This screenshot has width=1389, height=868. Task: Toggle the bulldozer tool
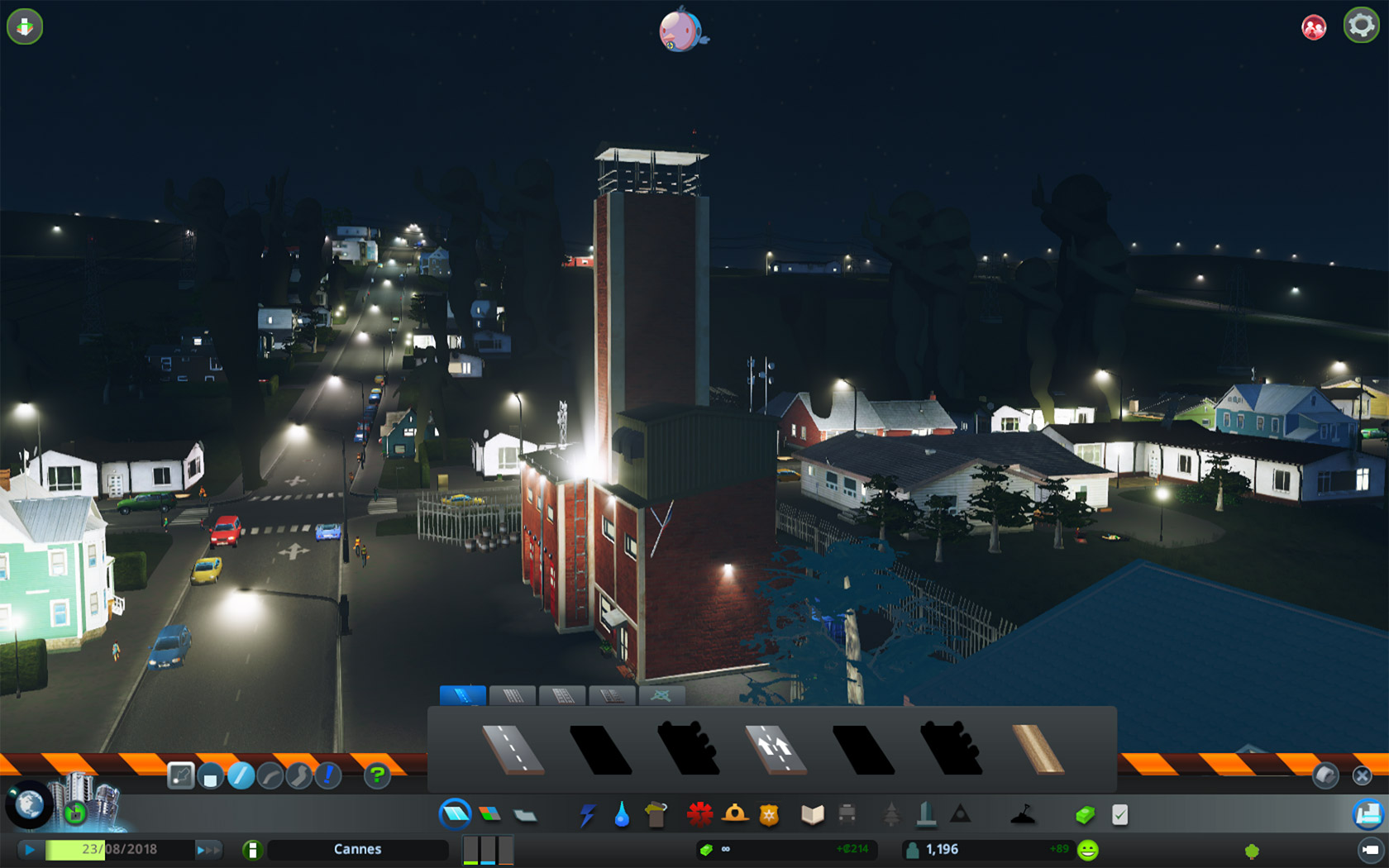pos(1368,815)
